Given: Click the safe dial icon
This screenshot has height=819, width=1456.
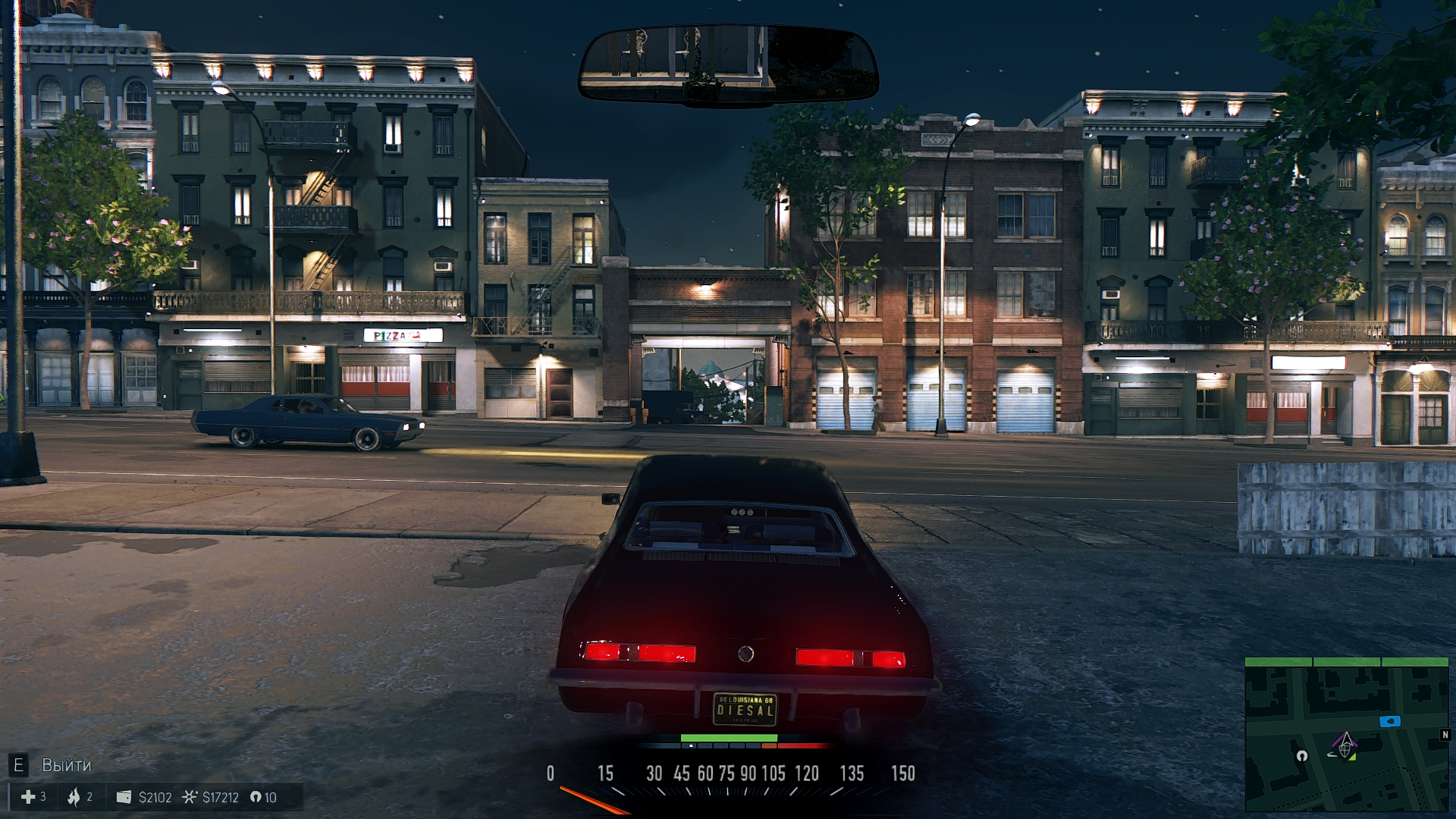Looking at the screenshot, I should point(190,797).
